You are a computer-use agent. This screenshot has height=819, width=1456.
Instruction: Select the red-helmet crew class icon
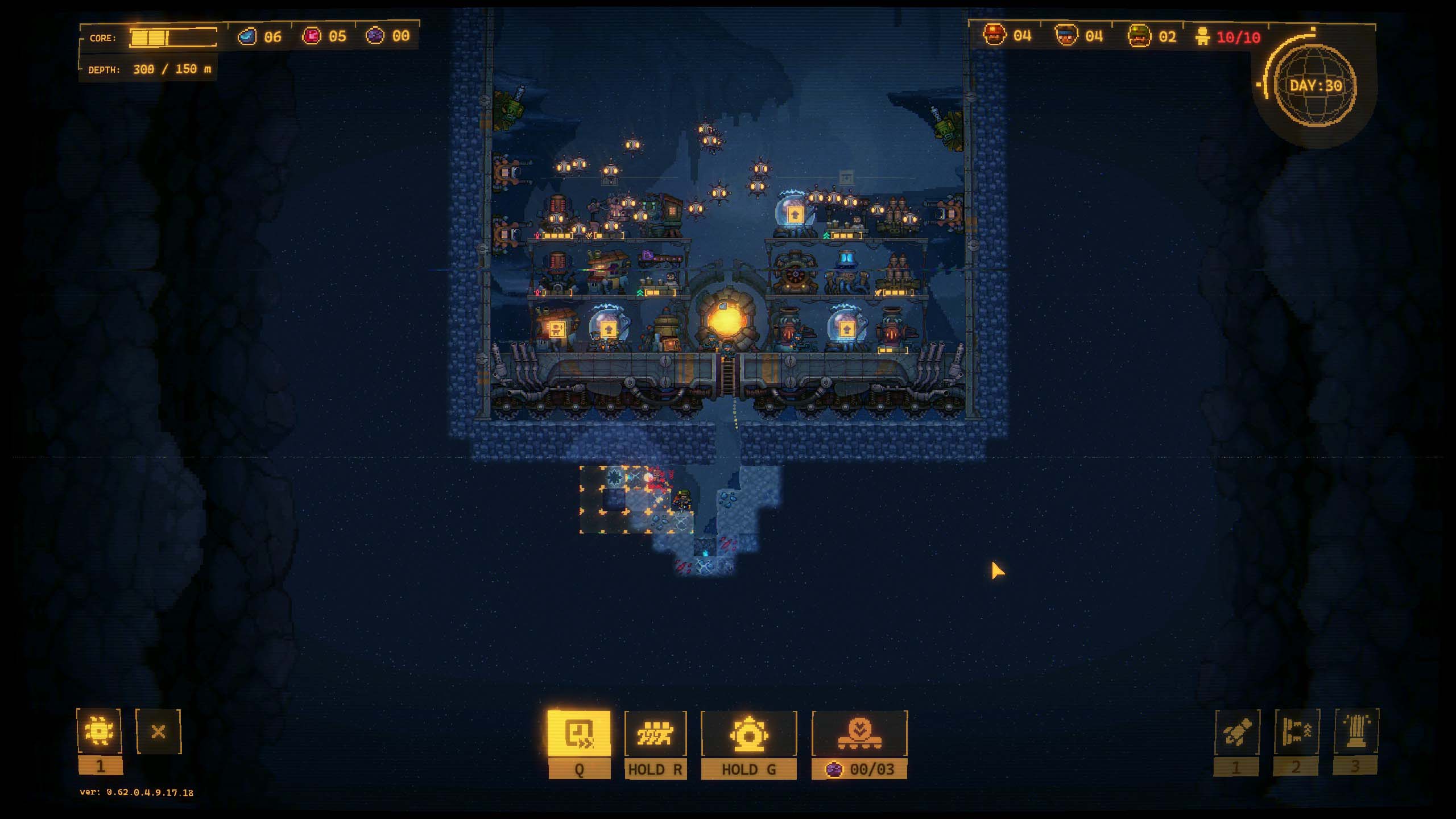(995, 36)
